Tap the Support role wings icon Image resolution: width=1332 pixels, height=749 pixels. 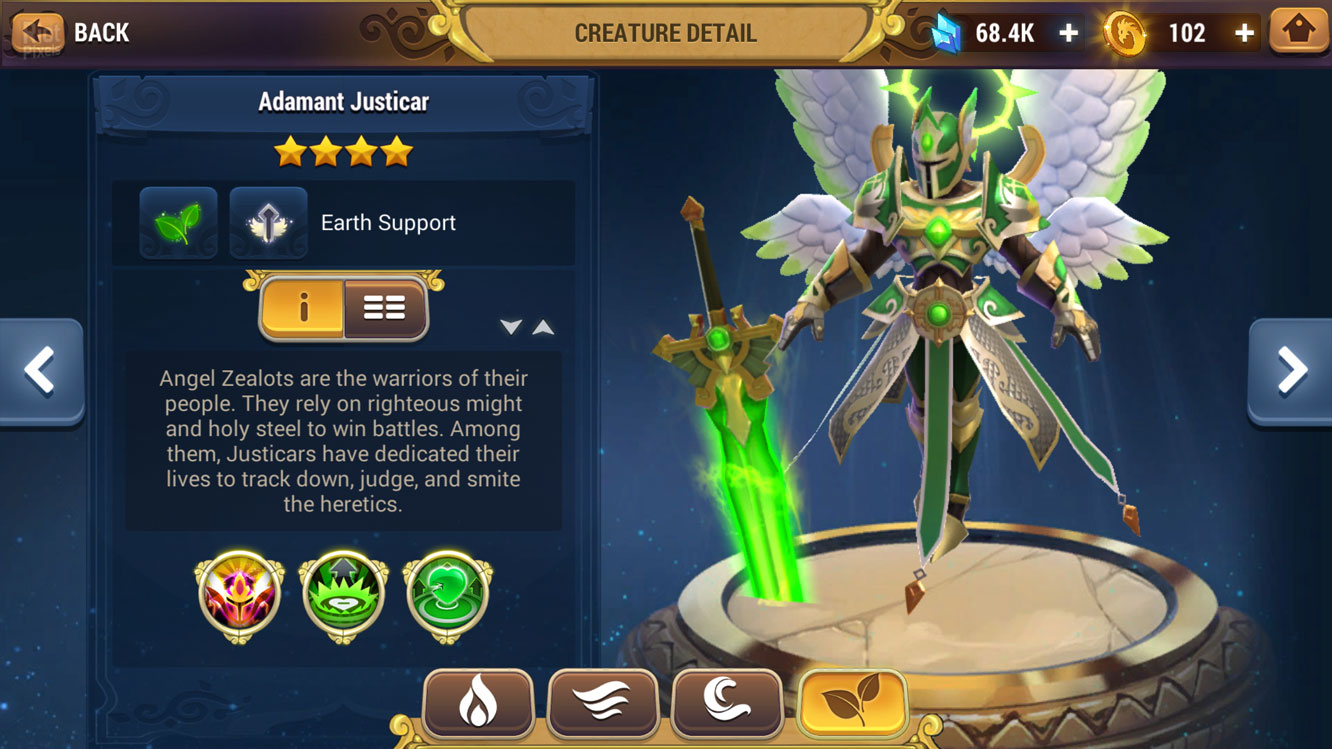click(x=268, y=222)
